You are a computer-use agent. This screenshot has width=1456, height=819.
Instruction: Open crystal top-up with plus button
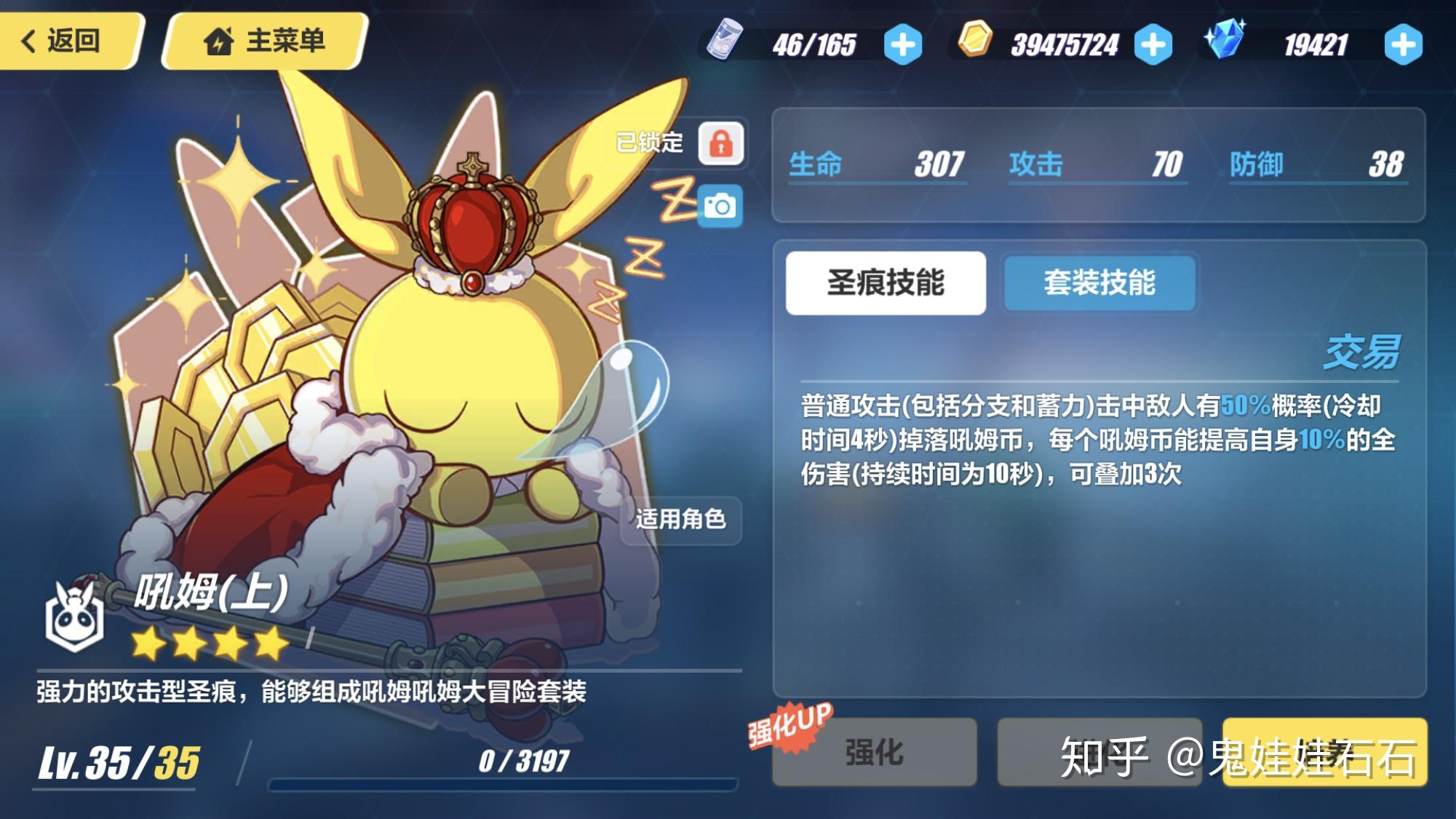[1409, 43]
